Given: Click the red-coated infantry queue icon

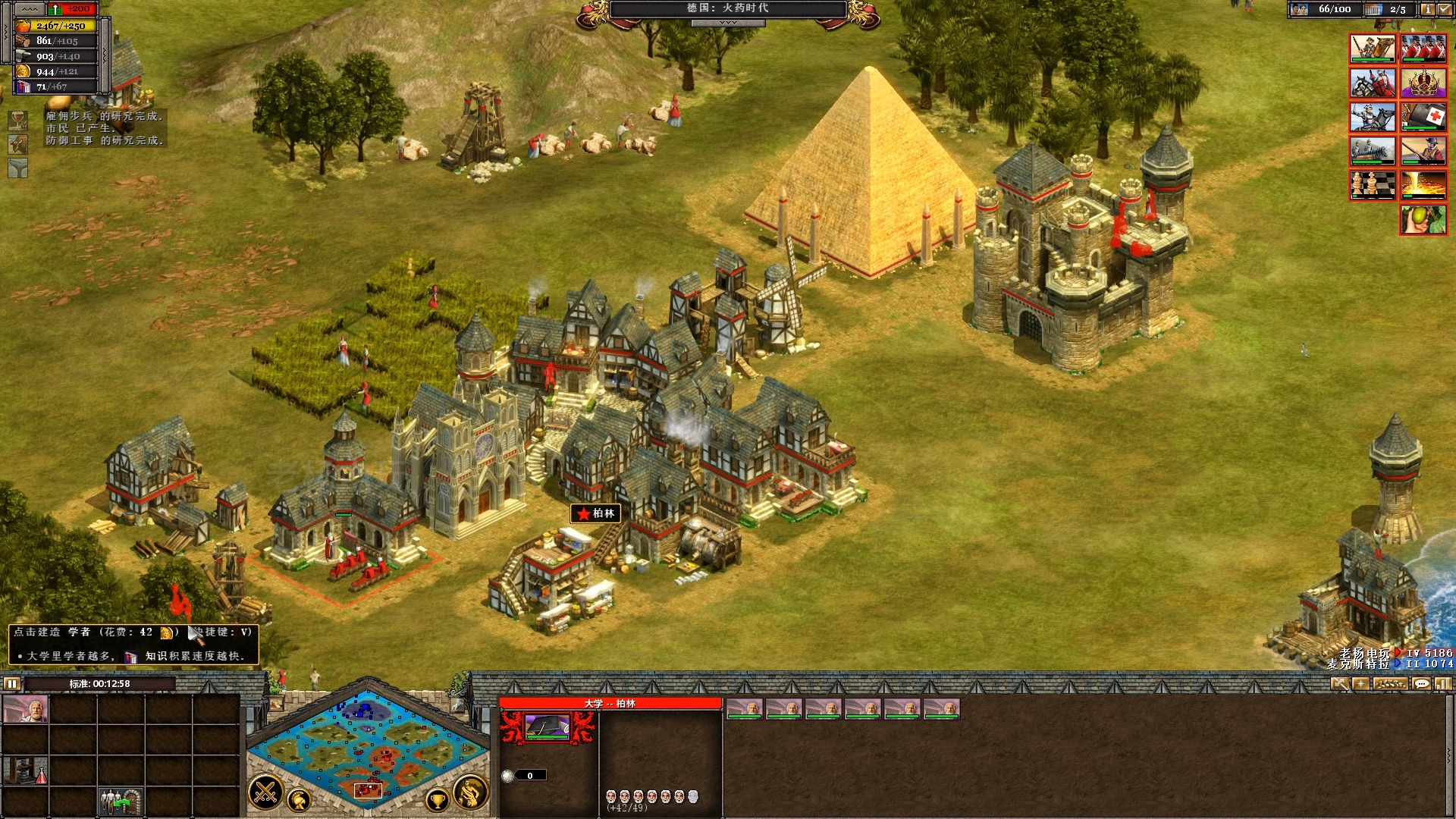Looking at the screenshot, I should coord(1423,49).
